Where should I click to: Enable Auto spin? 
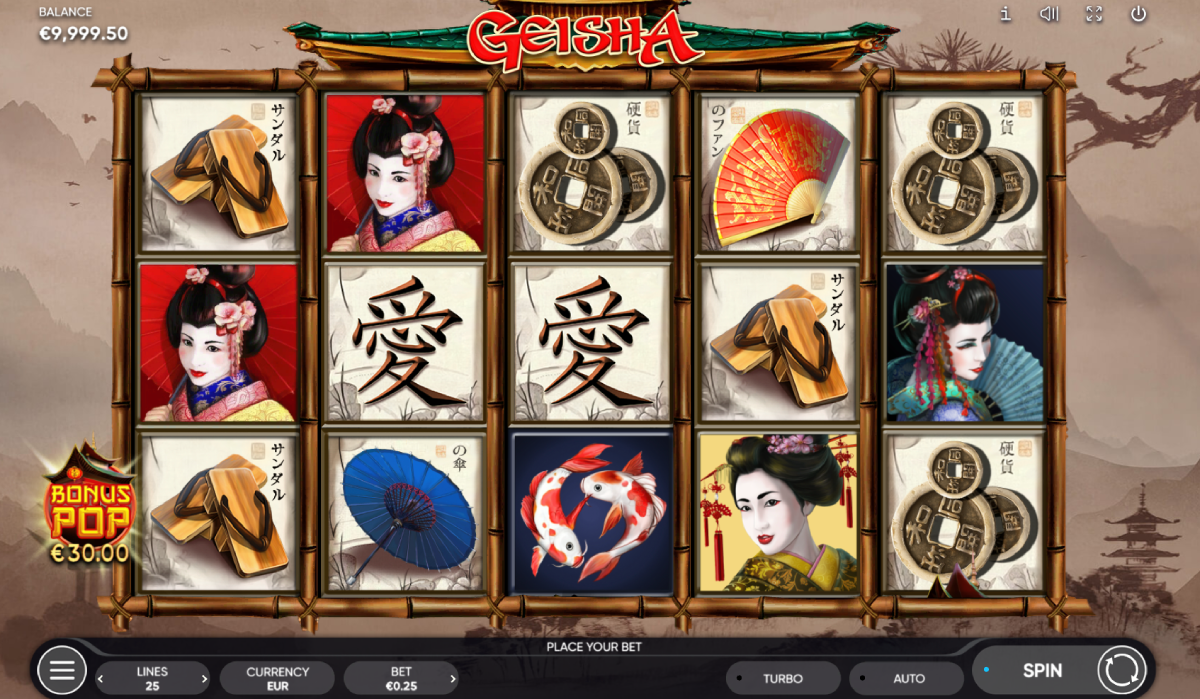click(908, 678)
